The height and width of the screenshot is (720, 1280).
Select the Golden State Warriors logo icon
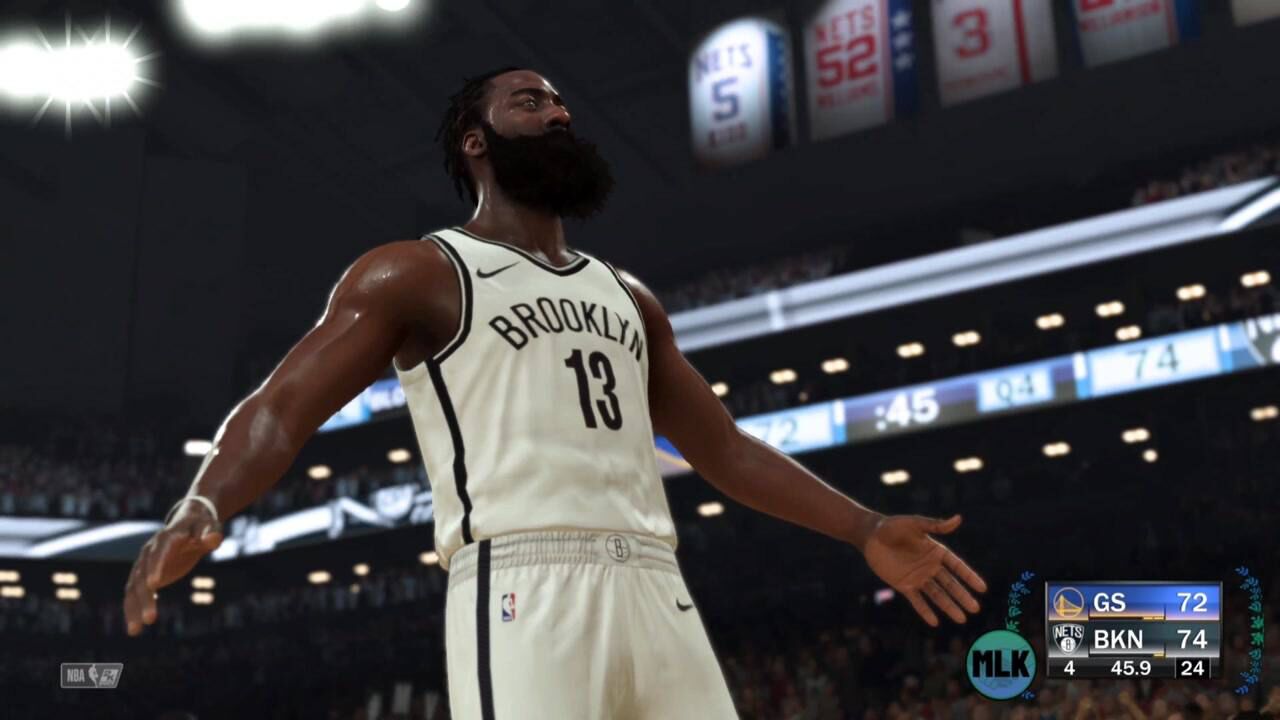pyautogui.click(x=1068, y=600)
